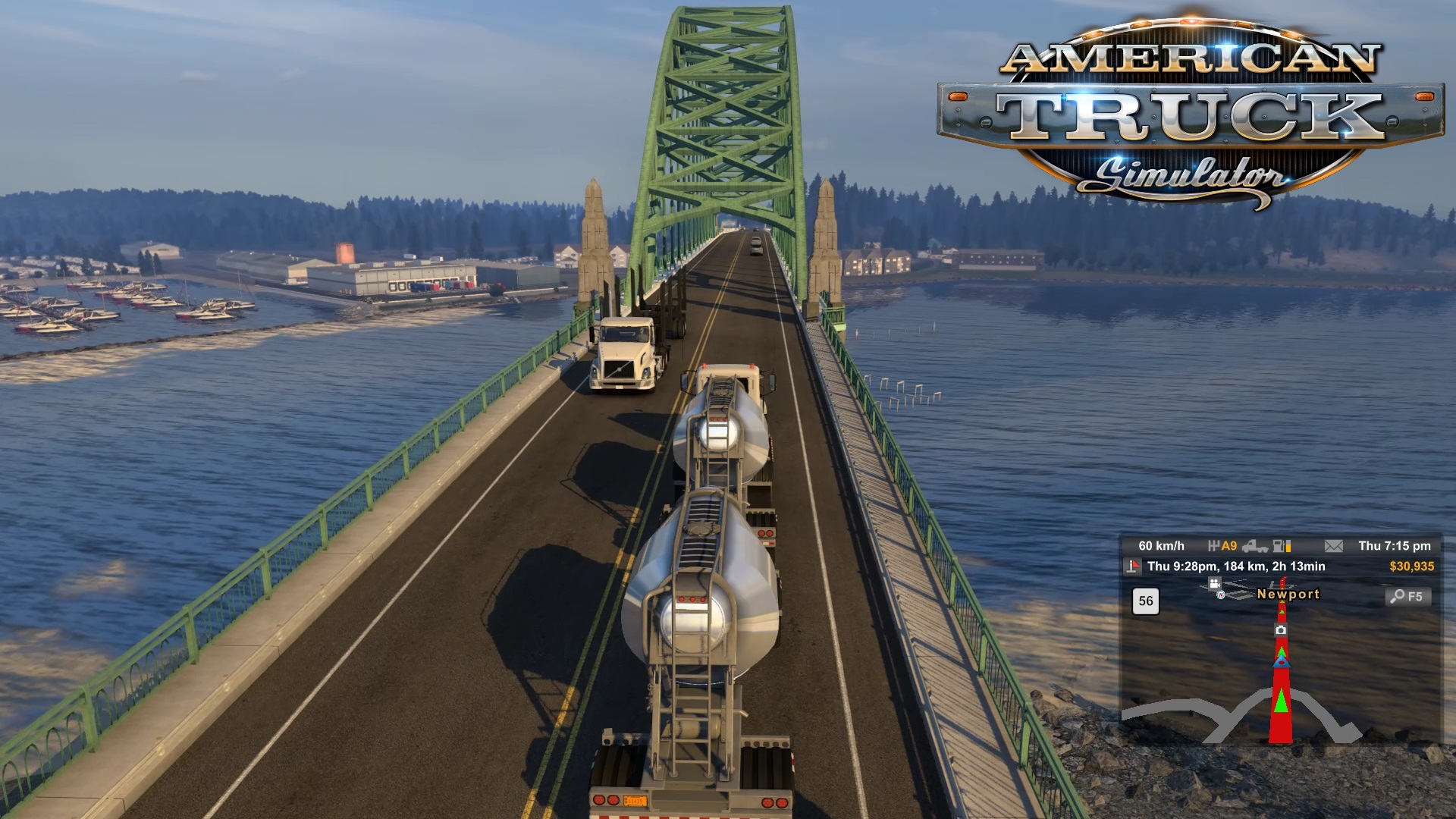
Task: Click the blue player arrow on the route
Action: tap(1282, 663)
